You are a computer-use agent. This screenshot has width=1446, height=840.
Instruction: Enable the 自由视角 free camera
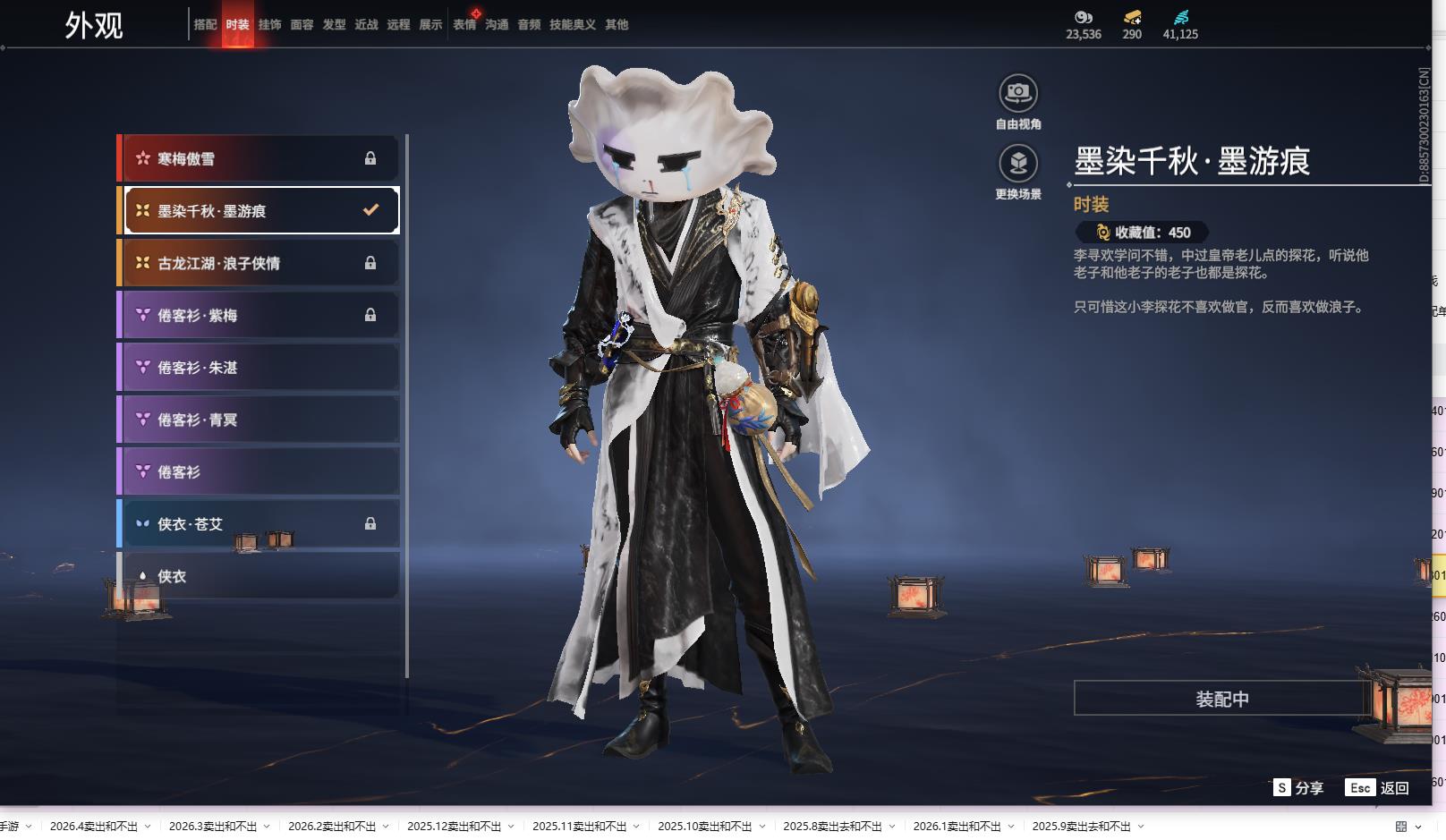[x=1018, y=93]
